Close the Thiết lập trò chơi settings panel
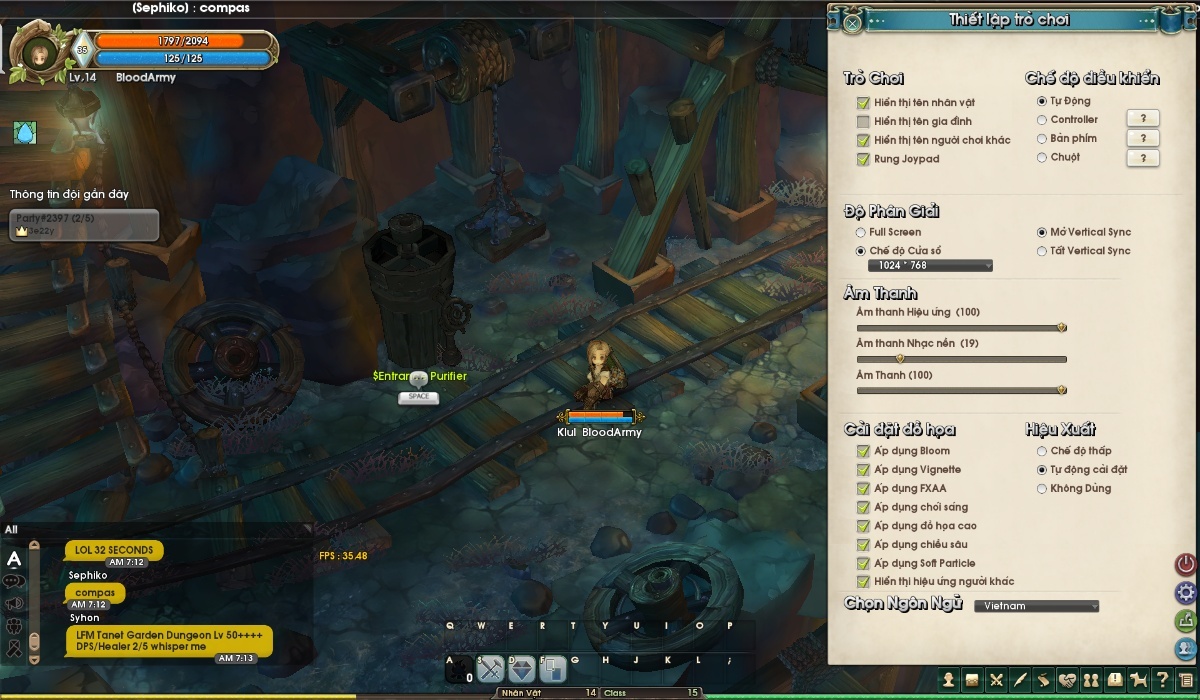1200x700 pixels. point(851,22)
